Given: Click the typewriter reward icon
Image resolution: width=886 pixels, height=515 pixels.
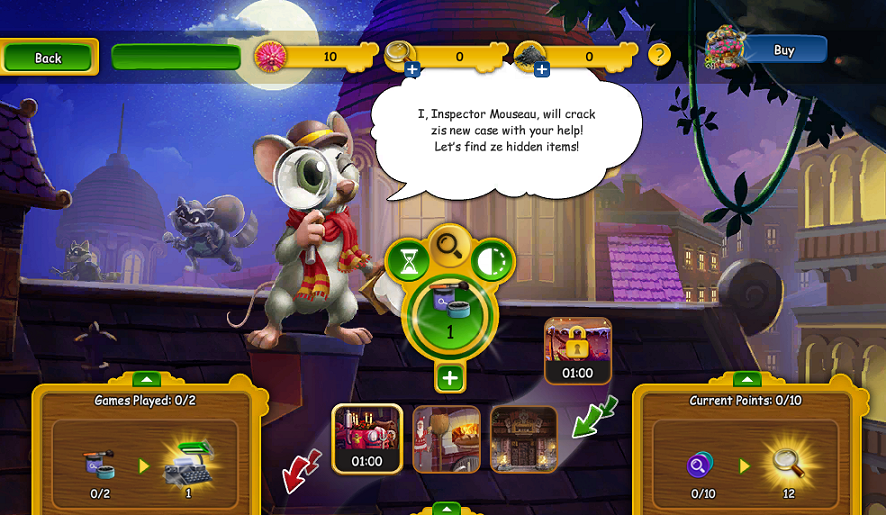Looking at the screenshot, I should point(190,461).
